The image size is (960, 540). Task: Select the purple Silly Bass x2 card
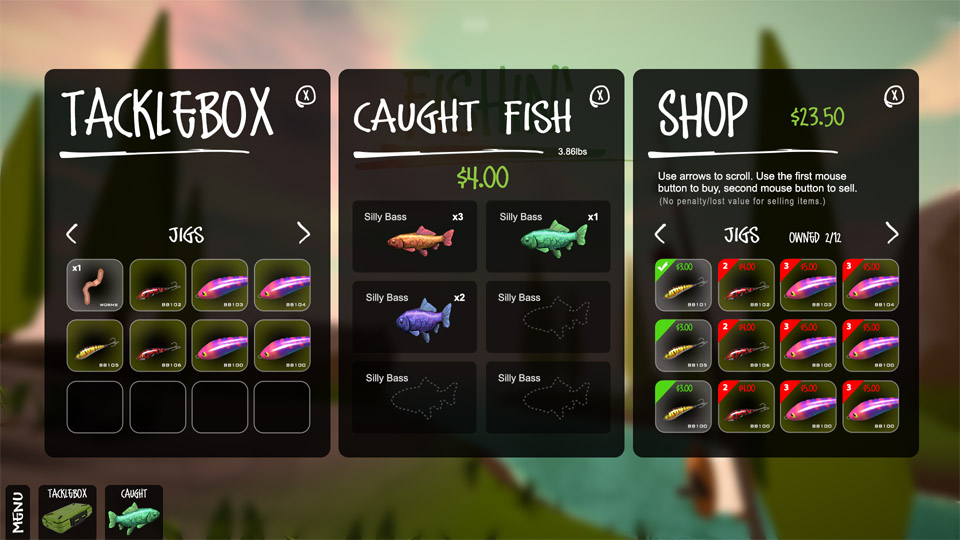coord(415,317)
